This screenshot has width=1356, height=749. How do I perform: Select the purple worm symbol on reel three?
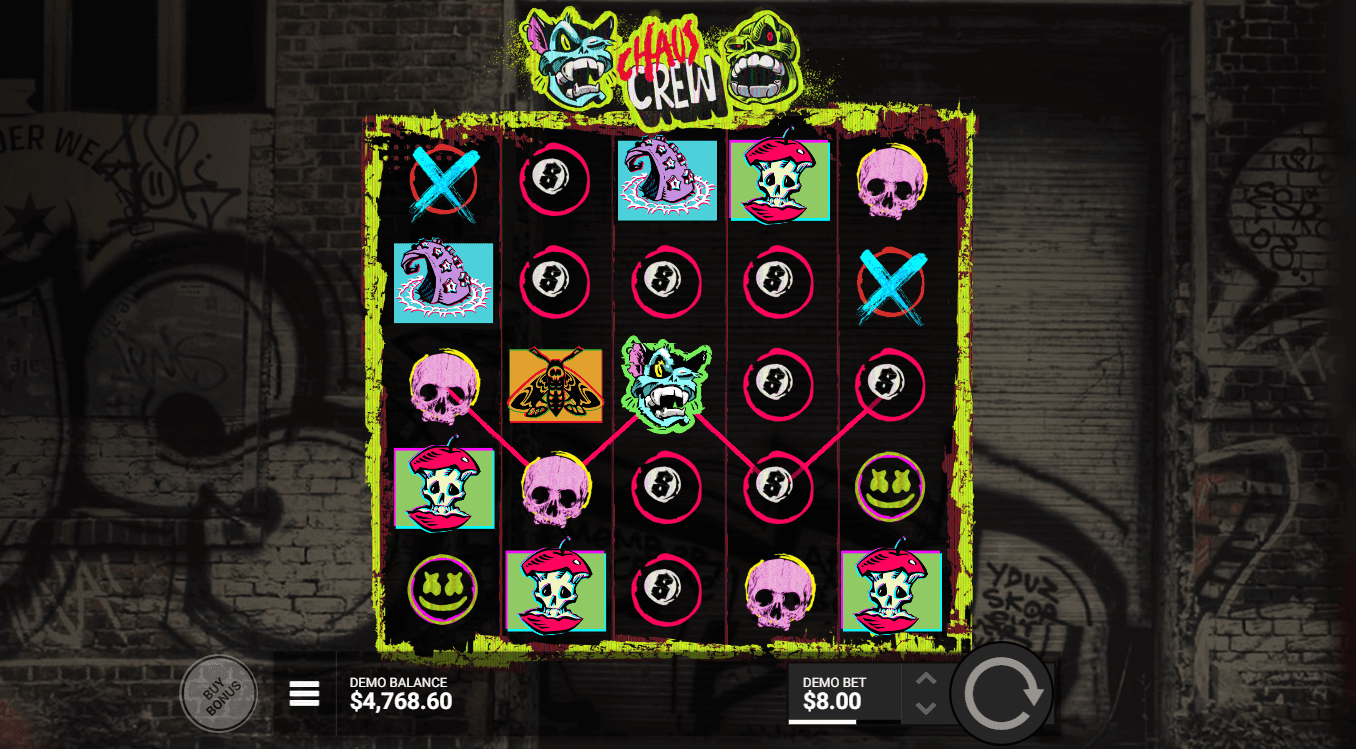point(667,180)
